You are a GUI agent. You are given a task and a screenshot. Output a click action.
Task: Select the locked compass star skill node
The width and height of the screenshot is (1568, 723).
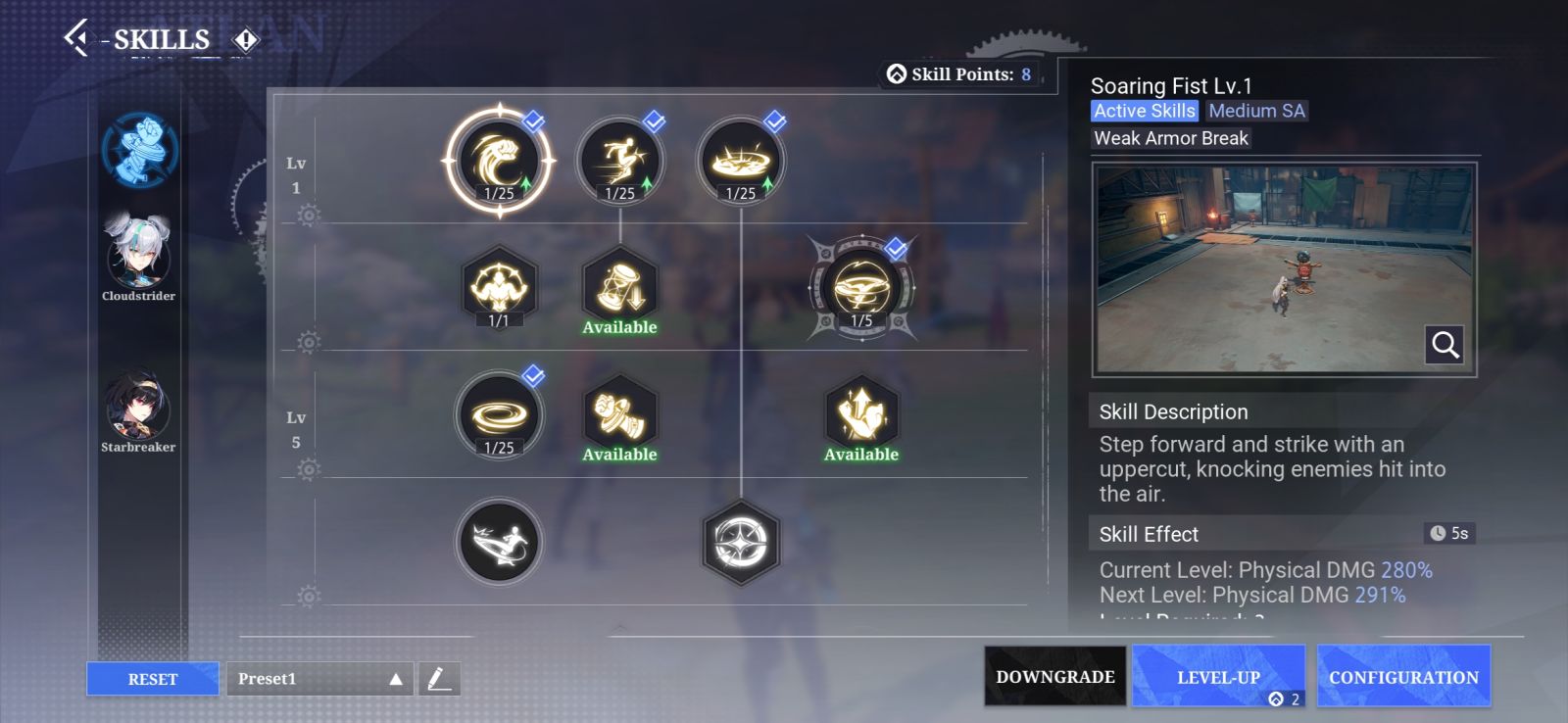tap(741, 542)
